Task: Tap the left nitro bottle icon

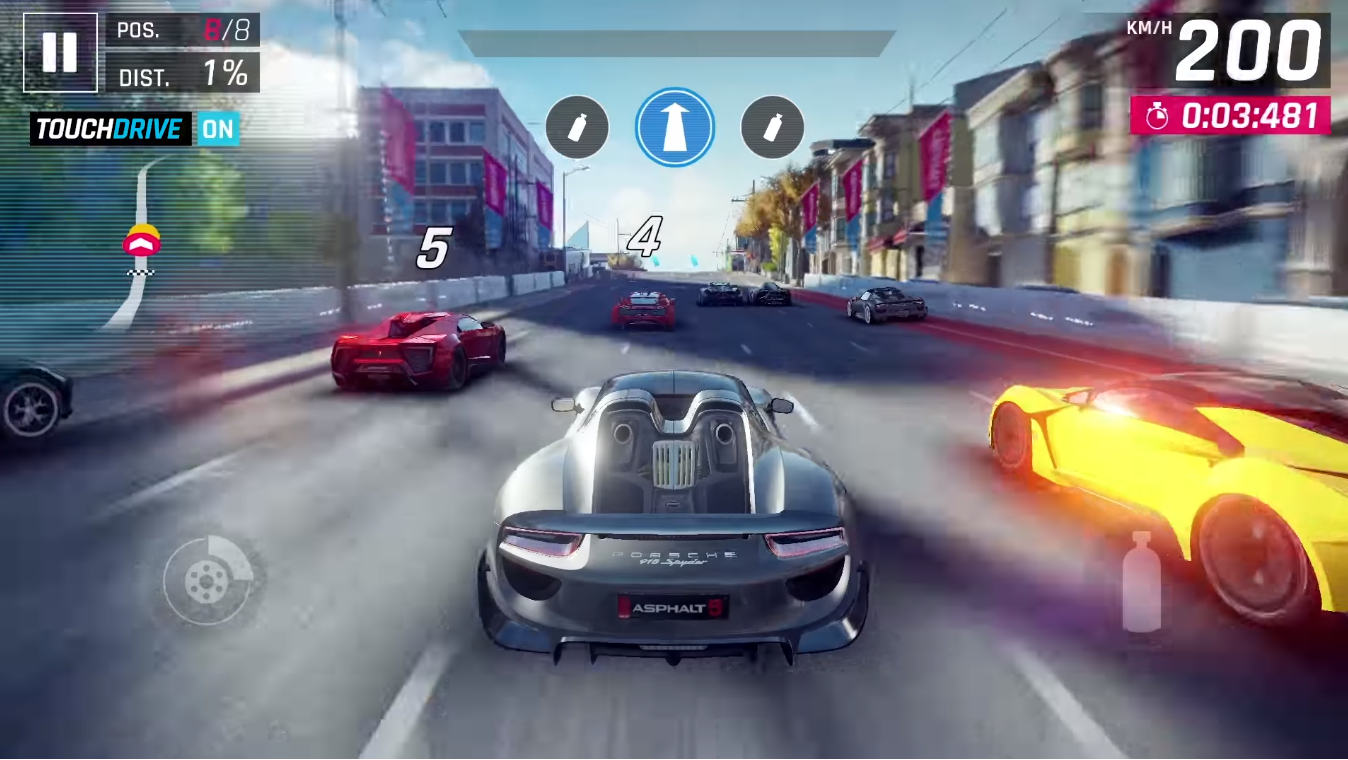Action: point(578,128)
